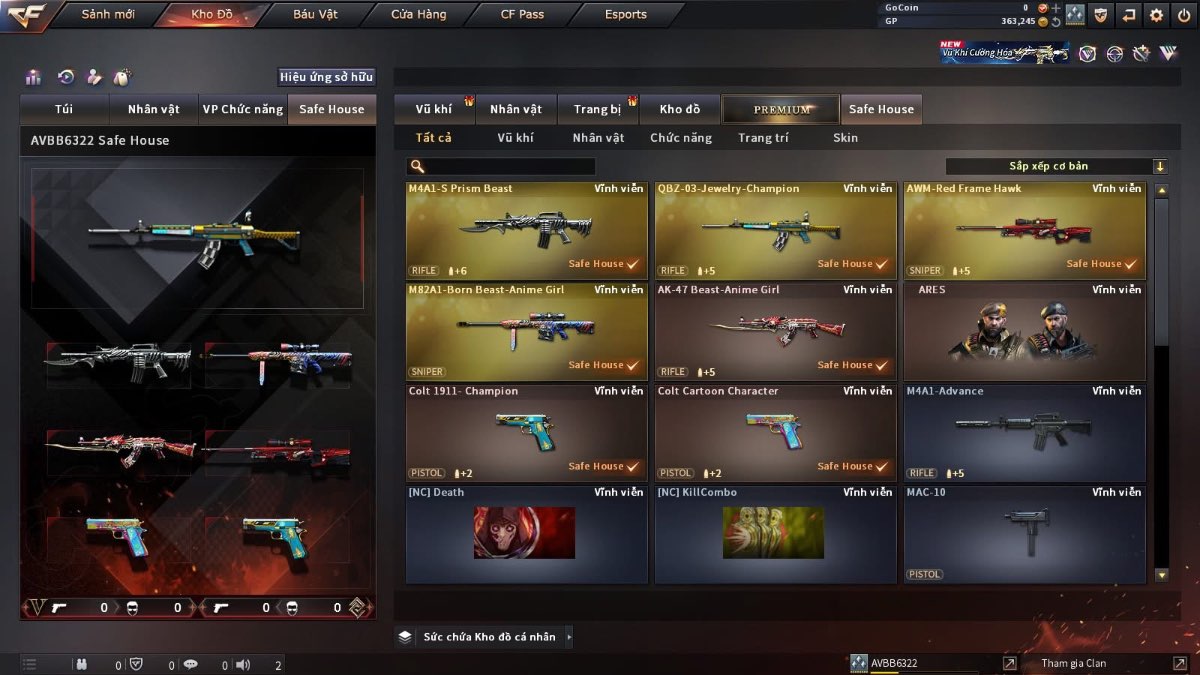The height and width of the screenshot is (675, 1200).
Task: Select the ARES character item
Action: tap(1024, 331)
